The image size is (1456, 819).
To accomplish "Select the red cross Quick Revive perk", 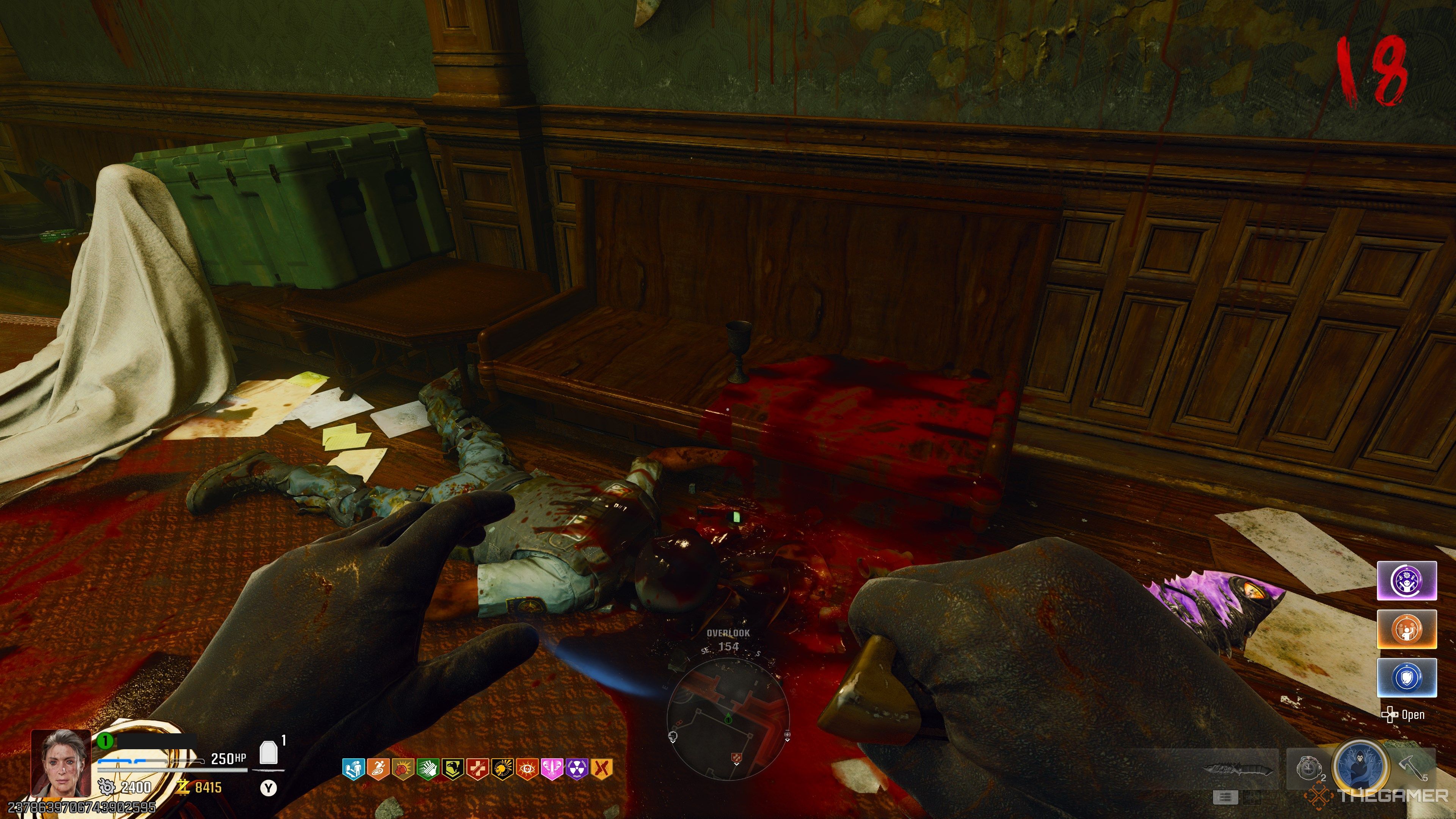I will tap(477, 769).
